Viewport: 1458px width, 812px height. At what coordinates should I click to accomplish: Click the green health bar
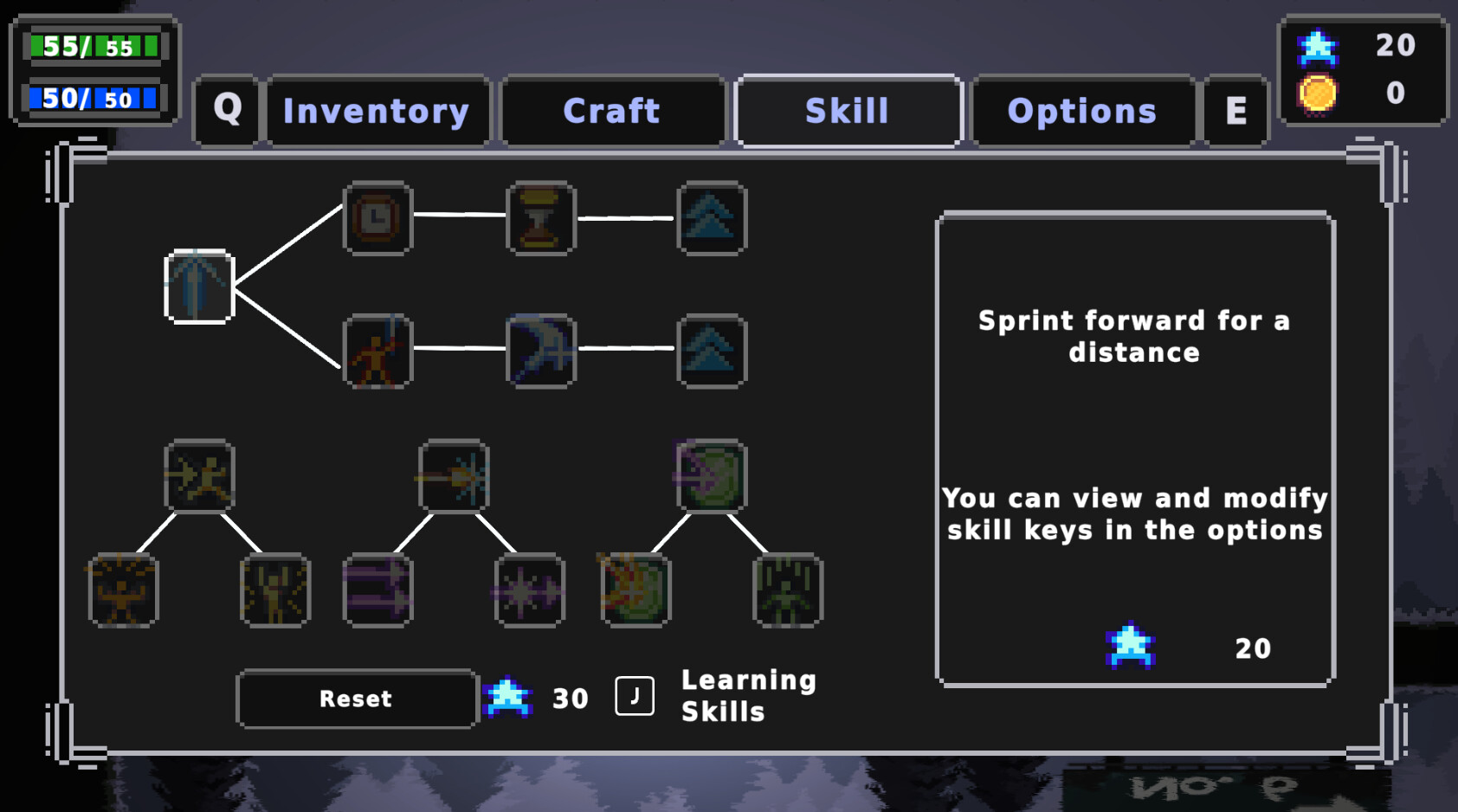94,47
